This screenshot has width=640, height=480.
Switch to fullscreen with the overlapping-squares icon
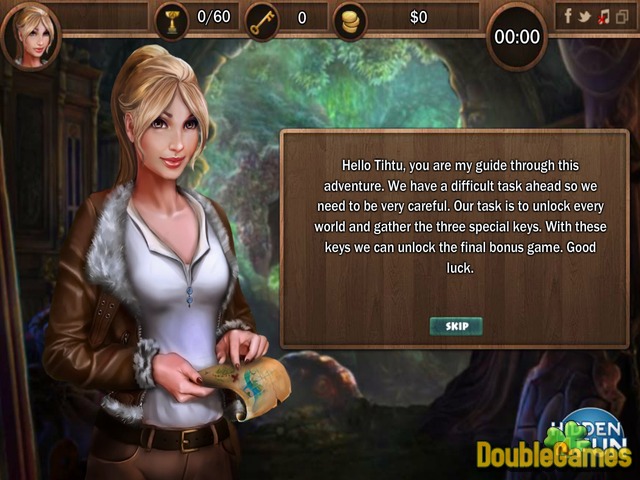click(621, 16)
